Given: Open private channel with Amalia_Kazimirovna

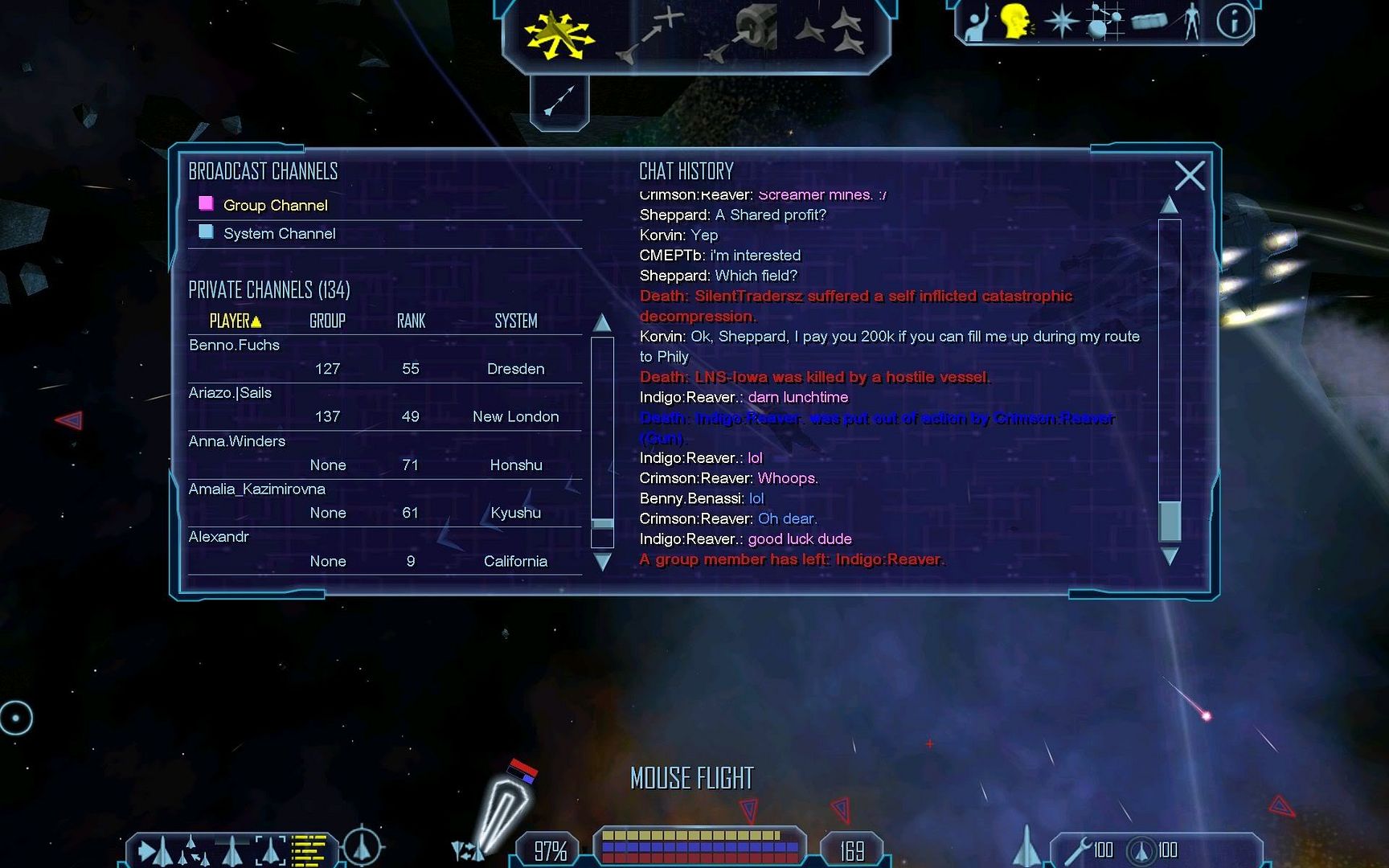Looking at the screenshot, I should pyautogui.click(x=257, y=489).
